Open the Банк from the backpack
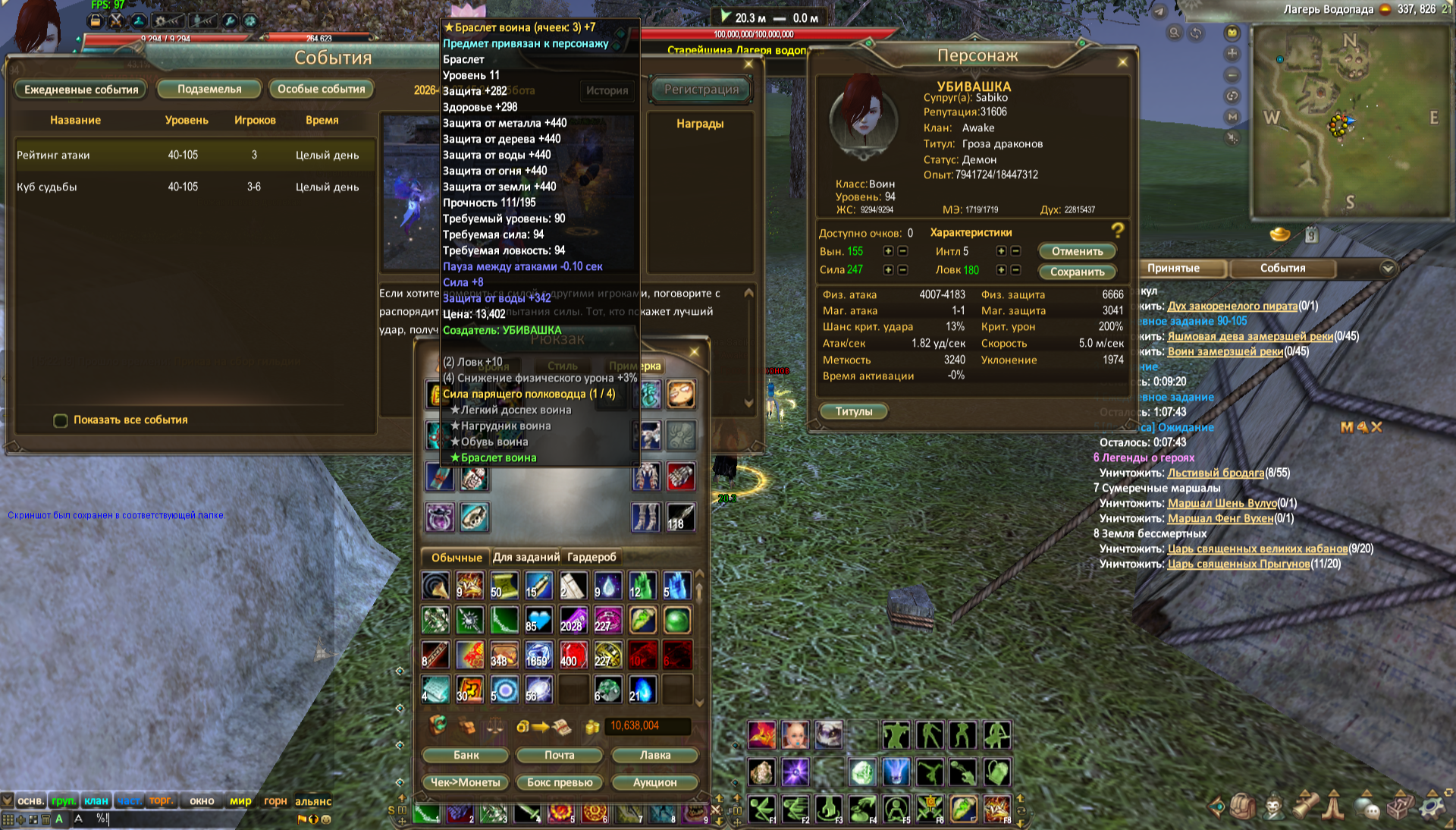Screen dimensions: 1456x830 pyautogui.click(x=466, y=755)
